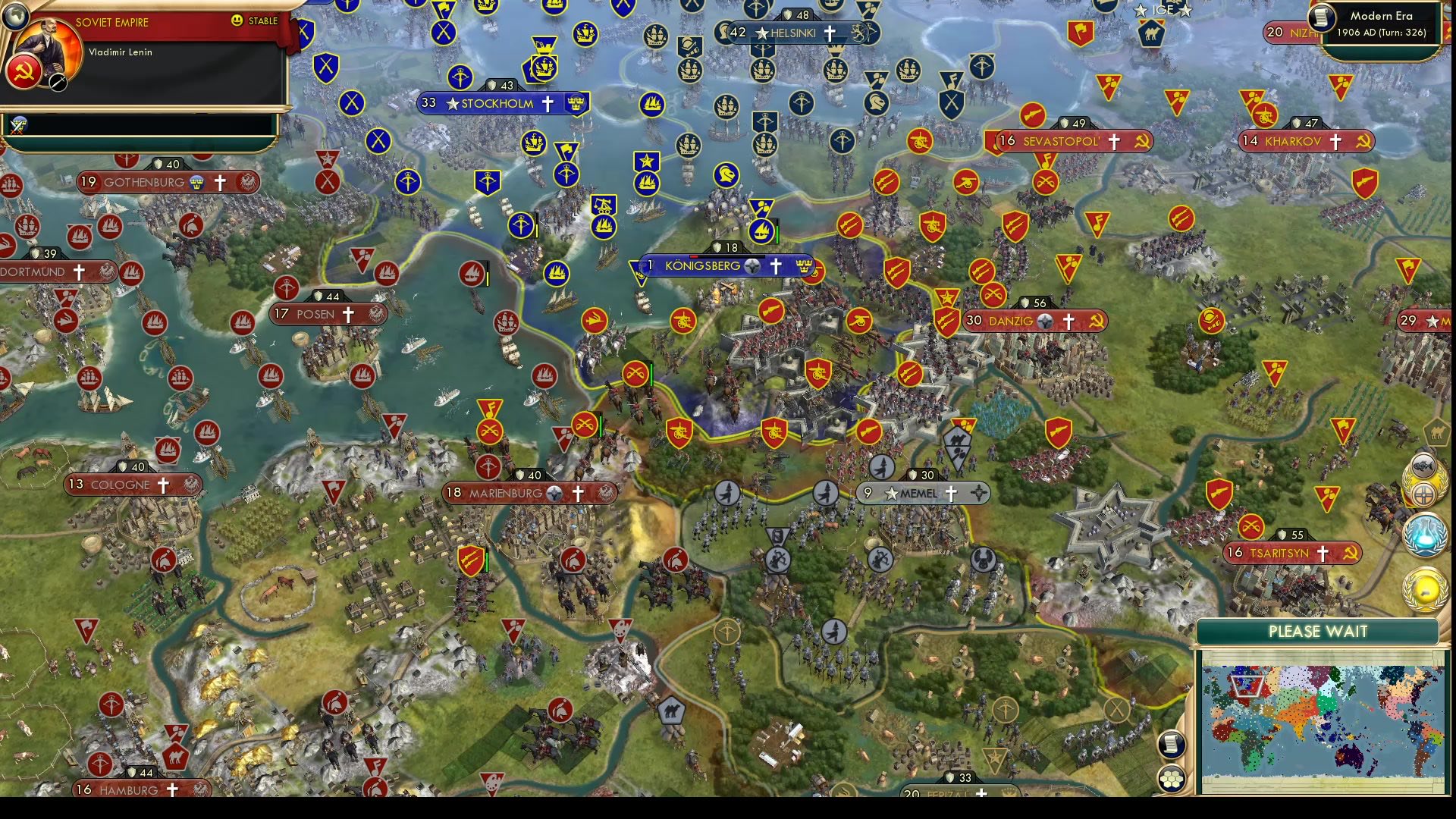This screenshot has height=819, width=1456.
Task: Open the IGE editor menu
Action: coord(1165,10)
